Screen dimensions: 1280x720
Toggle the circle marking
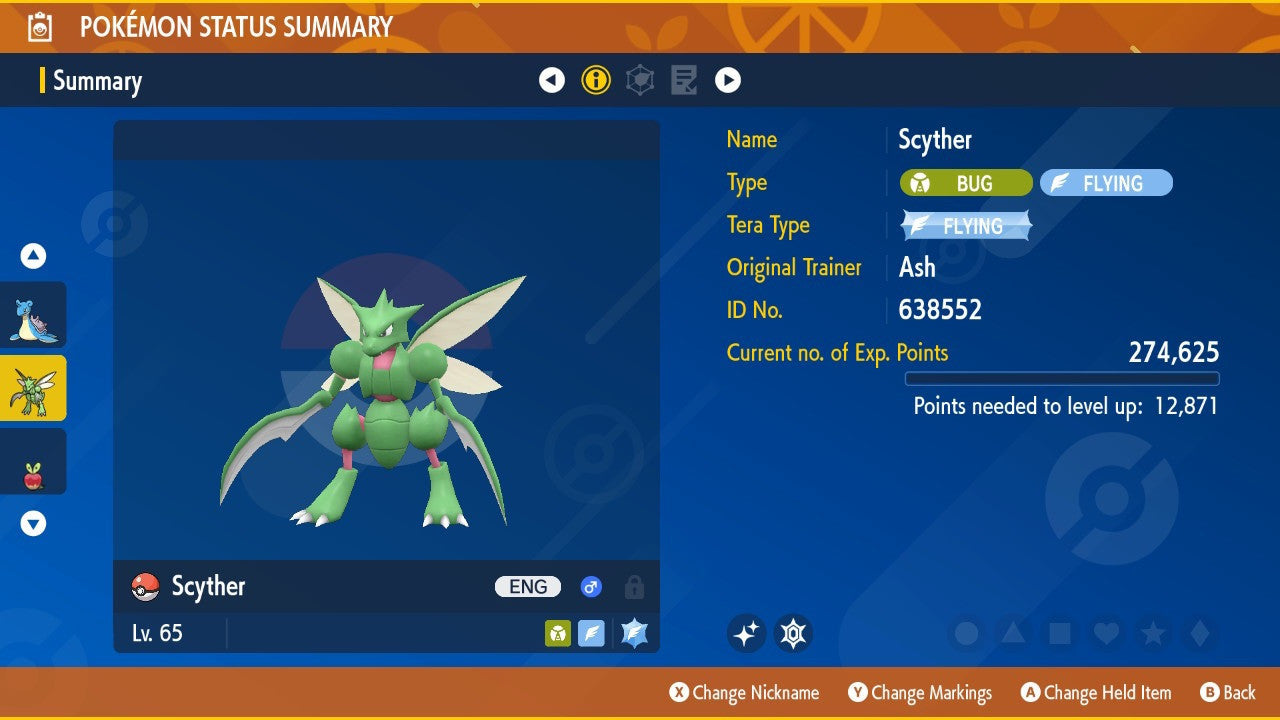pos(967,633)
